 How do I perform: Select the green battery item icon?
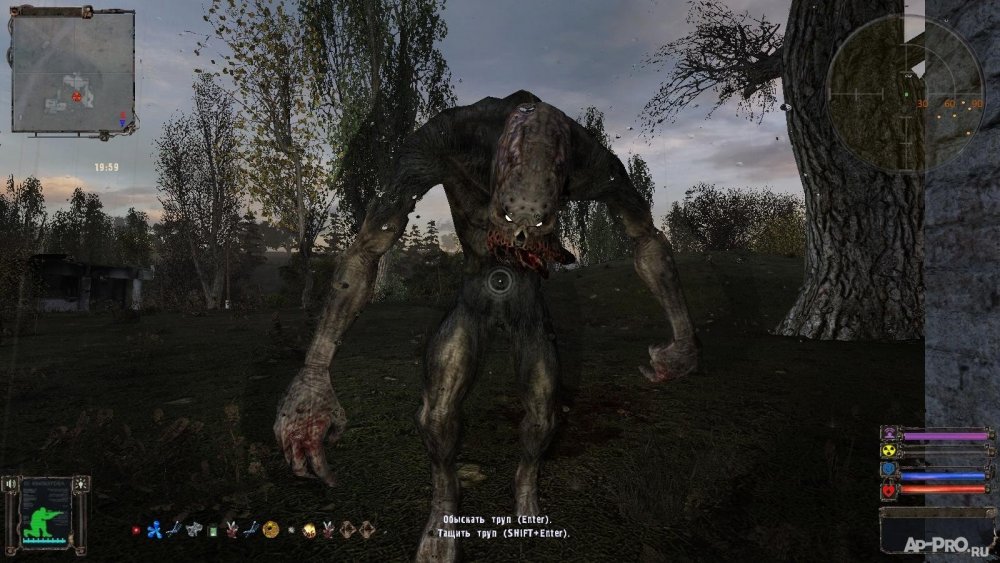pos(212,530)
